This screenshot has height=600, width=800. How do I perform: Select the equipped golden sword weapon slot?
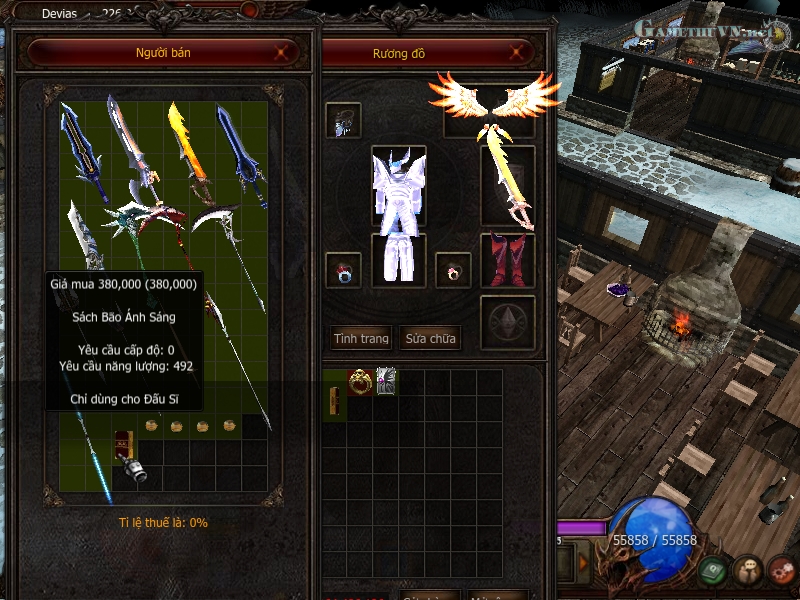508,186
